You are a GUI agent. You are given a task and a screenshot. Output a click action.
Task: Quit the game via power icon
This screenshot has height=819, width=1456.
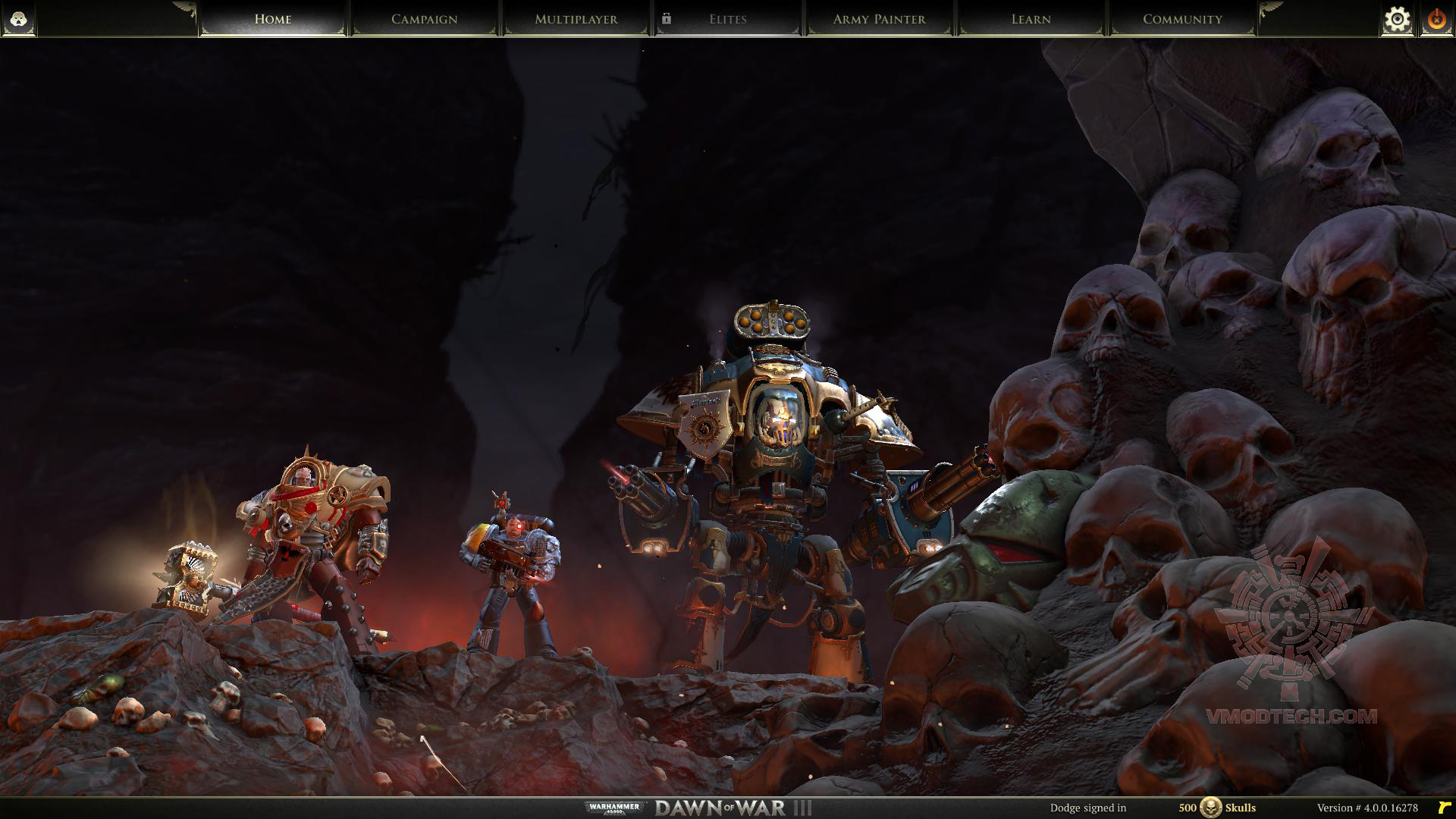(x=1436, y=20)
